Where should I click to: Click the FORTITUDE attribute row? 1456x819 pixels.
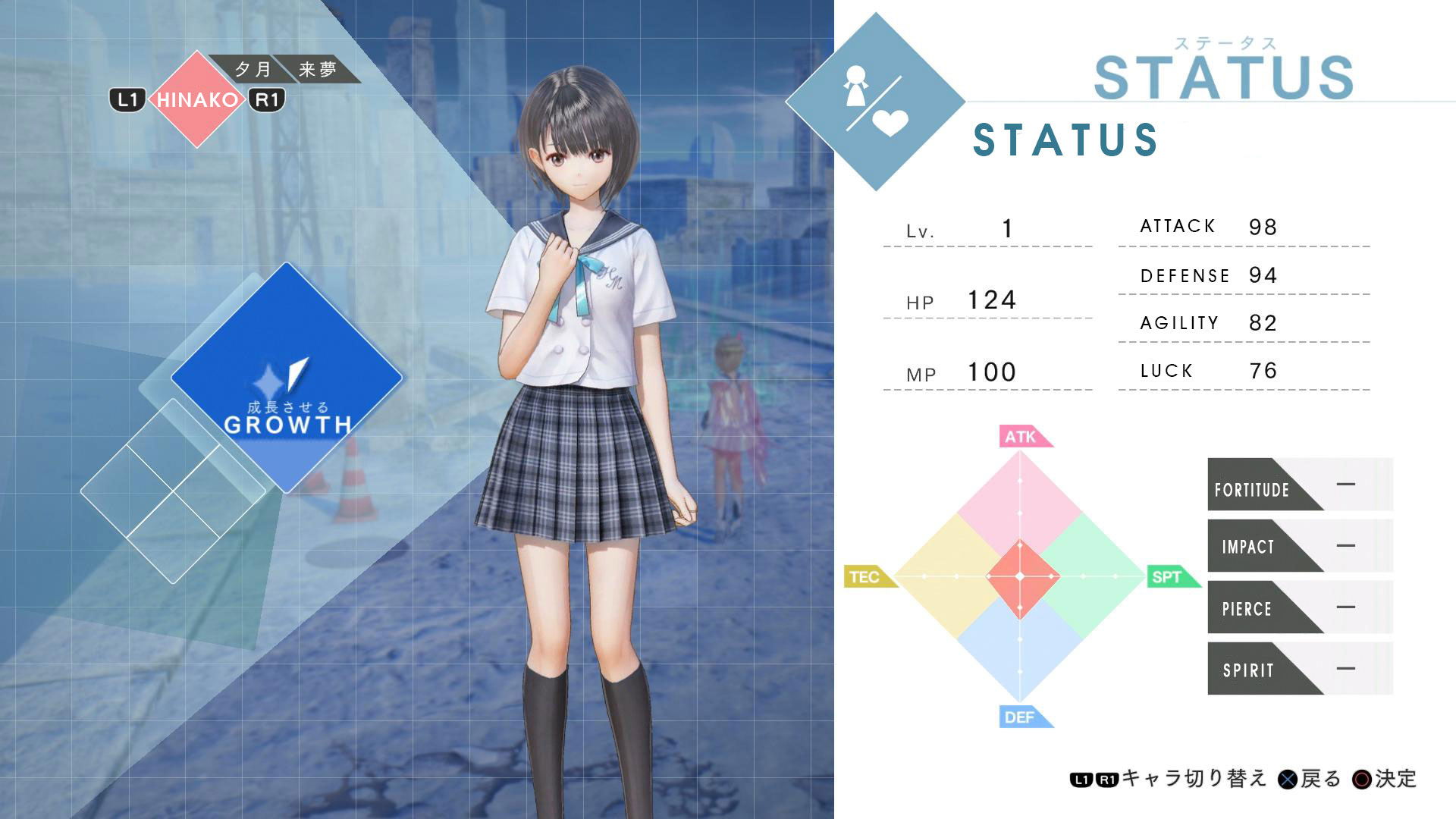(1300, 485)
